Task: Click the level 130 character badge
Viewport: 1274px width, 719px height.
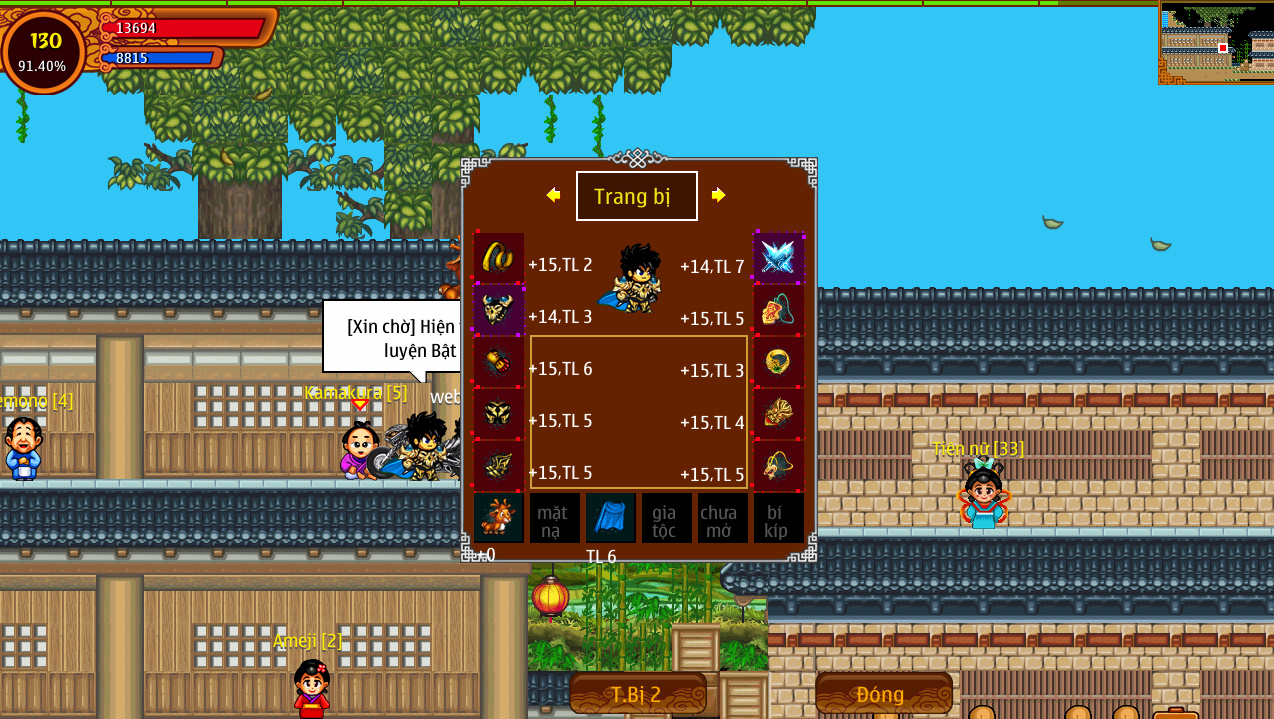Action: tap(44, 52)
